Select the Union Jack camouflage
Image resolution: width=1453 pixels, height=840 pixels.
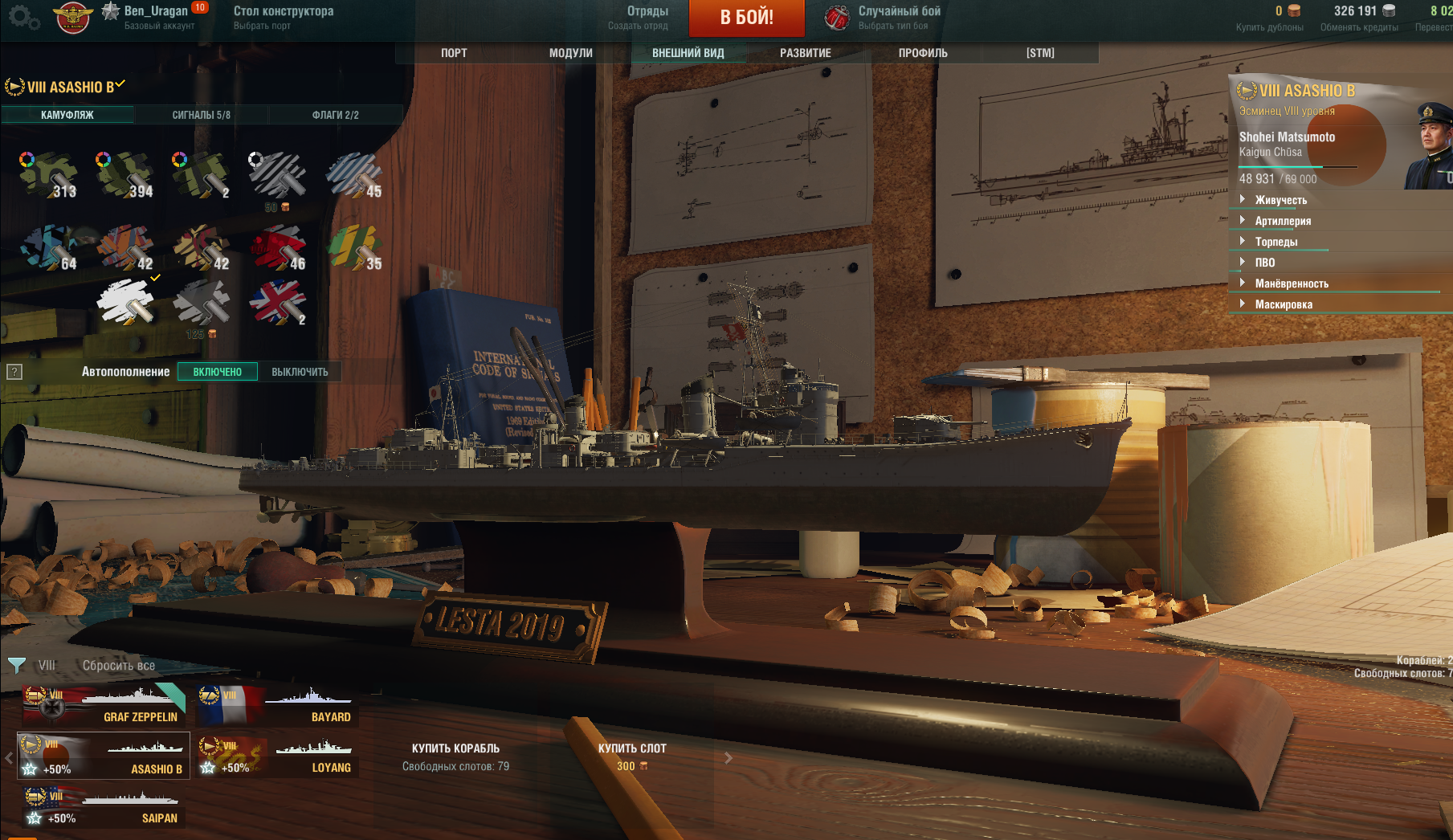pos(277,302)
